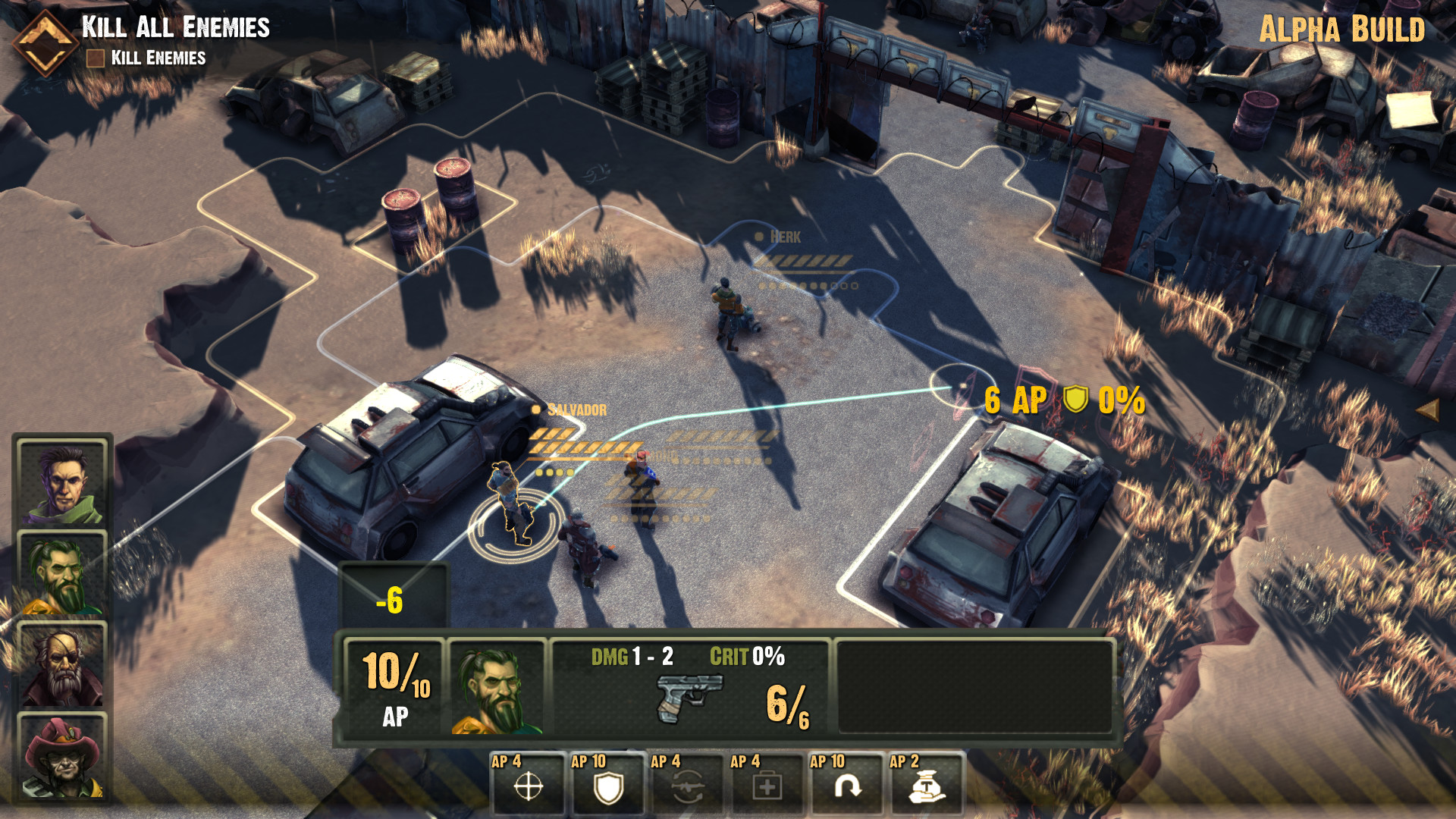The width and height of the screenshot is (1456, 819).
Task: Select the purple-haired squad member portrait
Action: click(x=62, y=484)
